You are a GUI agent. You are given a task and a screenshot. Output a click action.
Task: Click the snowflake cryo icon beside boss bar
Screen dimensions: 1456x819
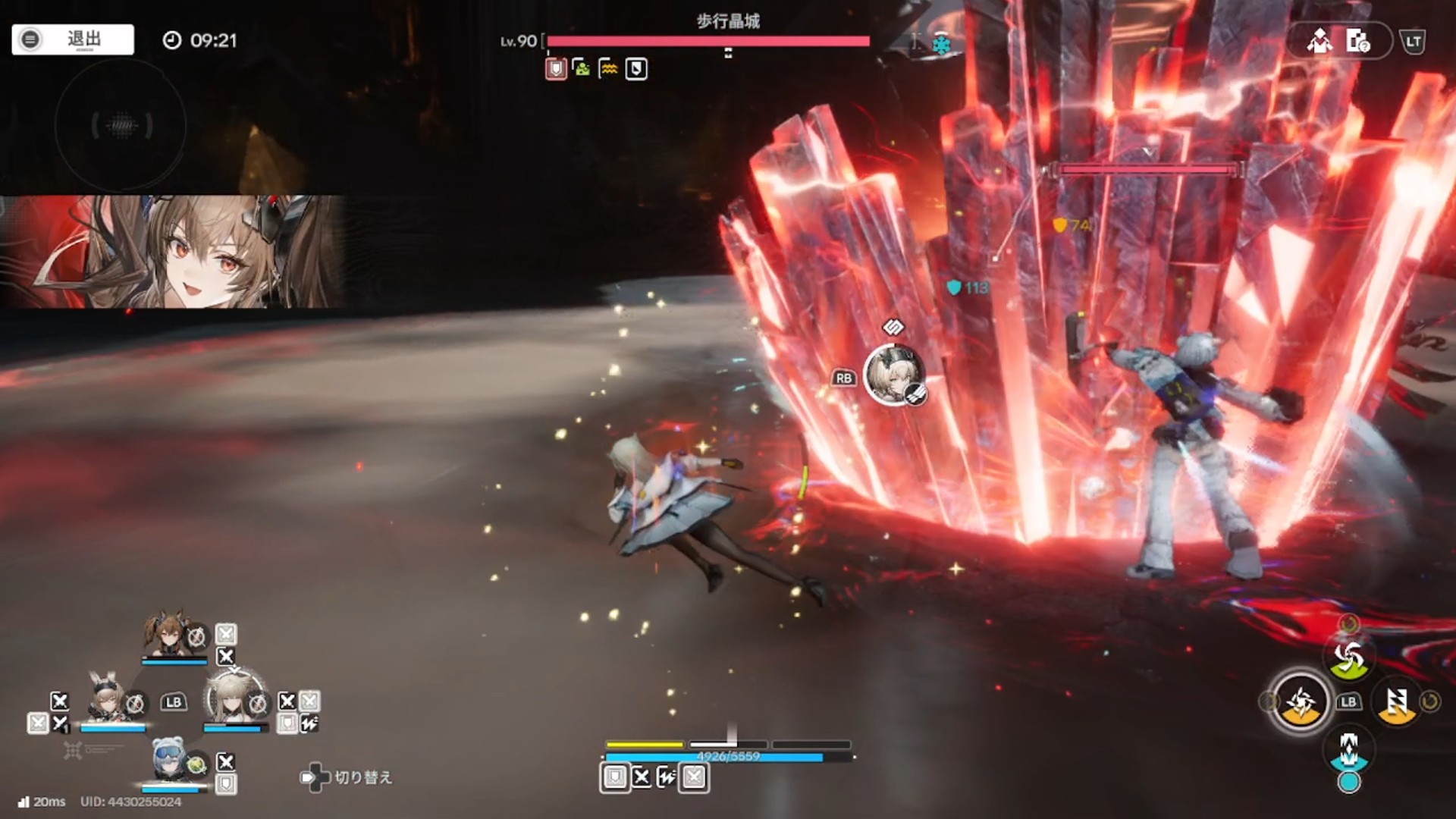click(x=941, y=45)
